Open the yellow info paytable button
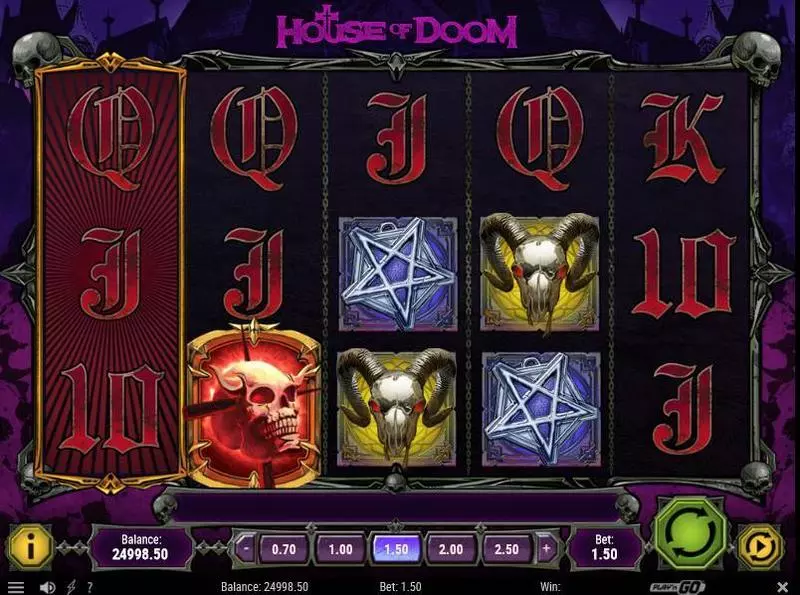The width and height of the screenshot is (800, 595). pyautogui.click(x=29, y=547)
